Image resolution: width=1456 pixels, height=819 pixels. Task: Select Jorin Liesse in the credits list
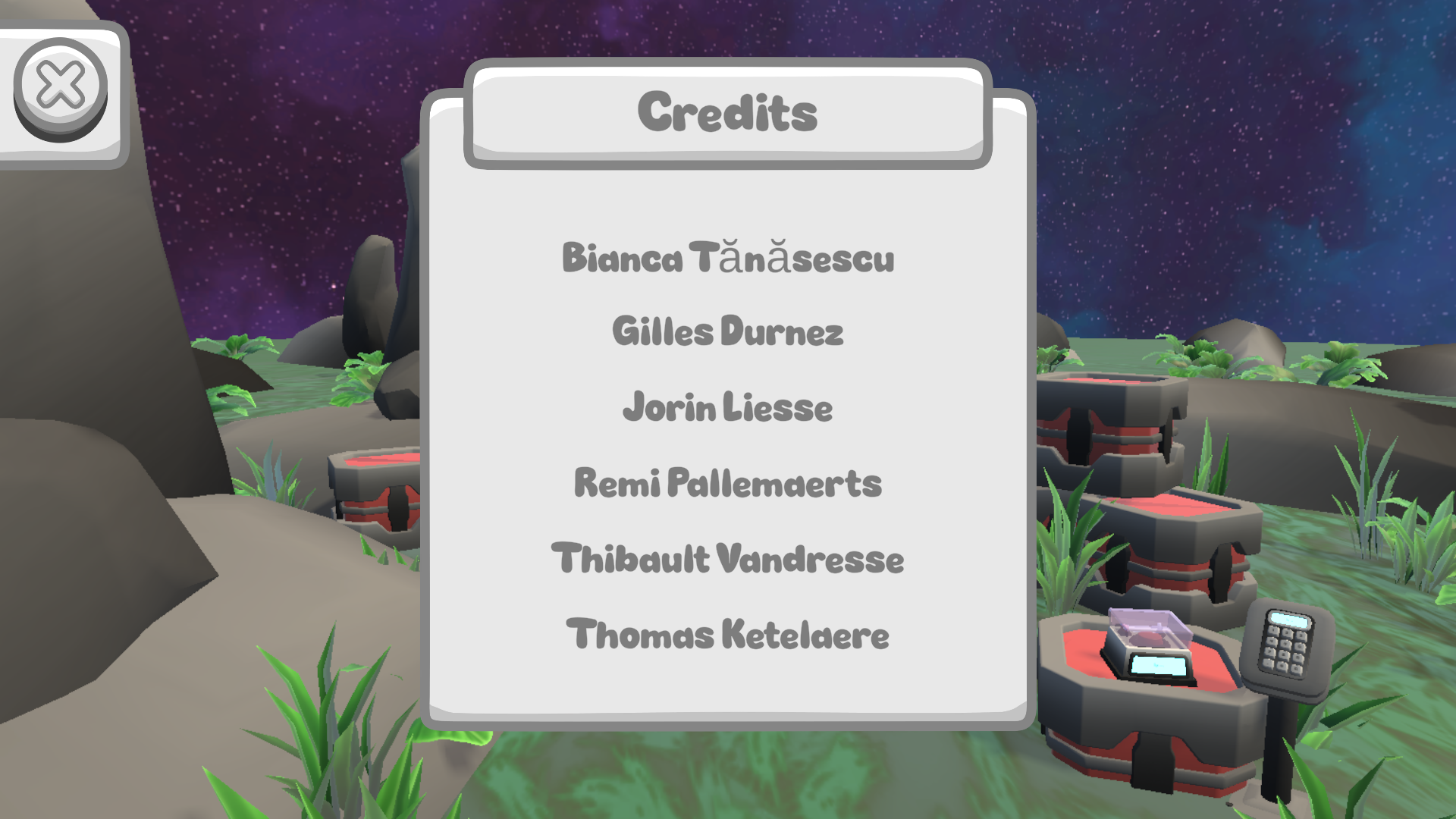coord(727,407)
